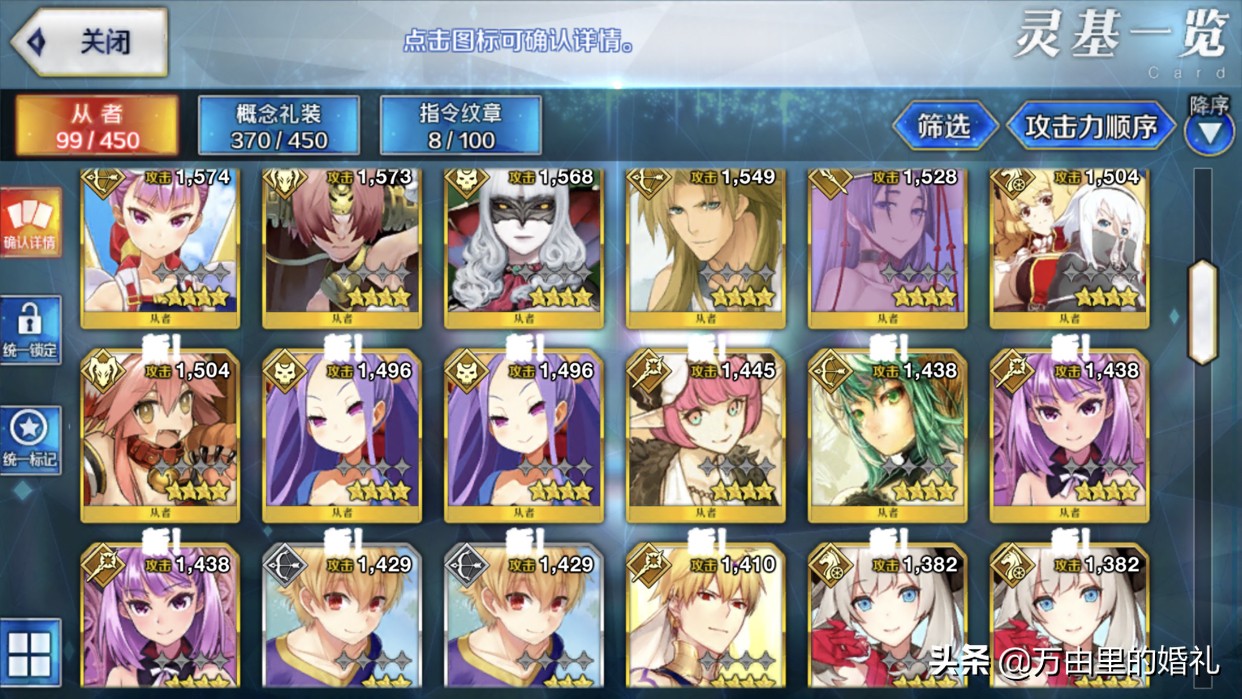Open the 概念礼装 craft essence tab
This screenshot has width=1242, height=699.
(279, 126)
